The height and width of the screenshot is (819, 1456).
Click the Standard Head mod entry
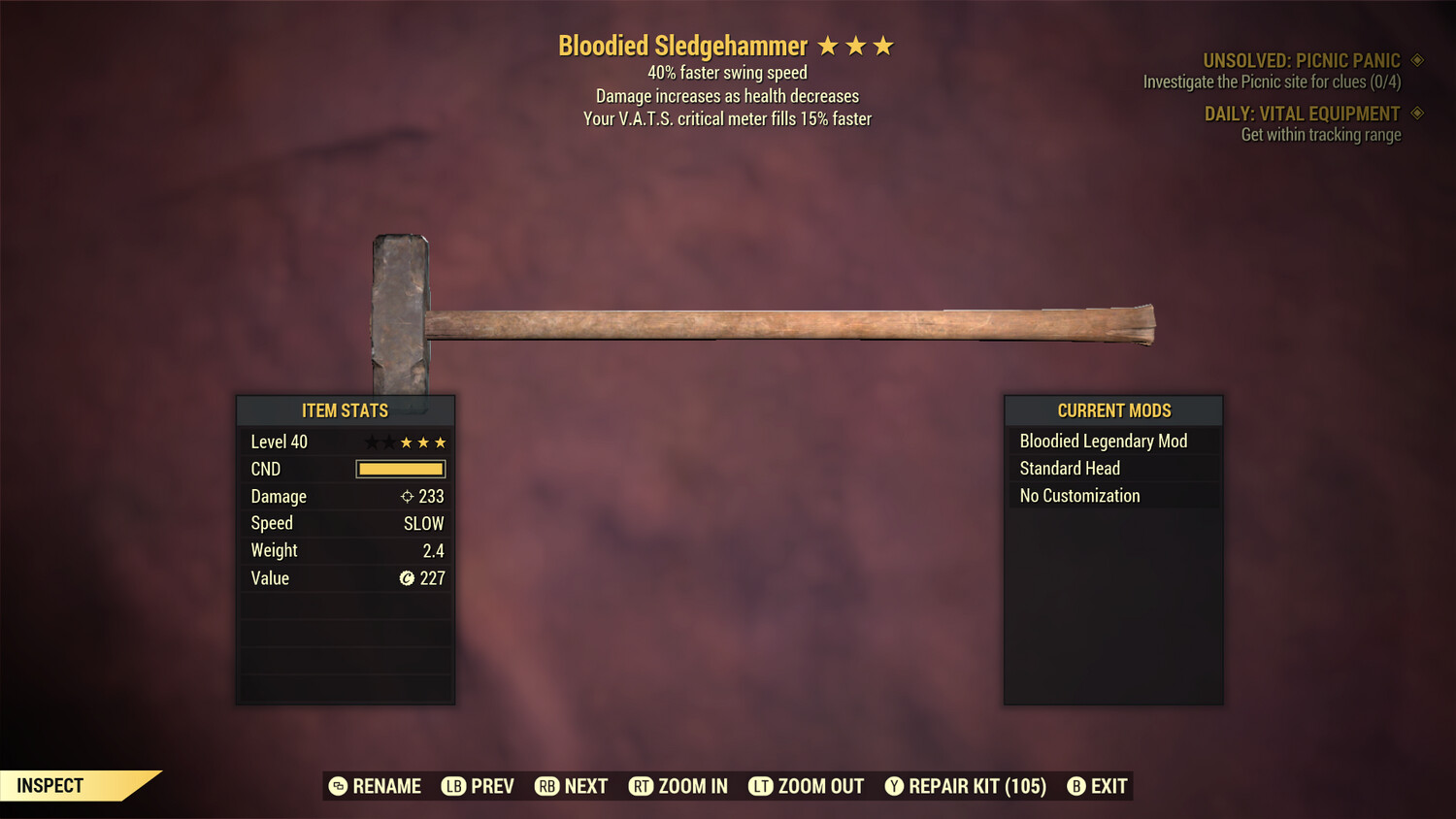1069,468
